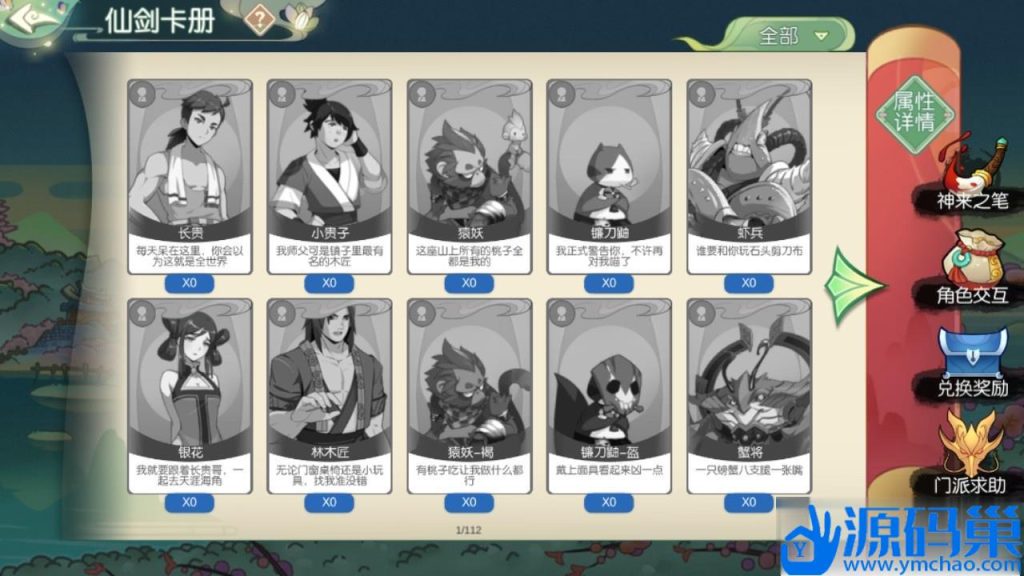Select the 蟹将 card
The height and width of the screenshot is (576, 1024).
[x=749, y=394]
